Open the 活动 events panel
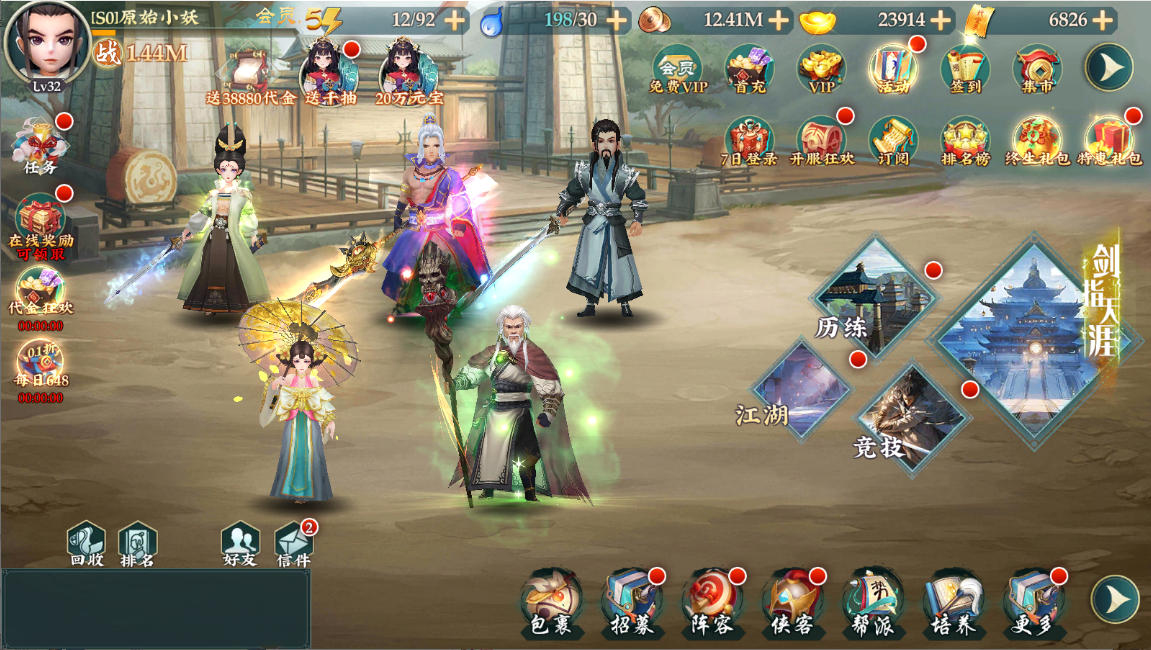The width and height of the screenshot is (1151, 650). click(893, 69)
